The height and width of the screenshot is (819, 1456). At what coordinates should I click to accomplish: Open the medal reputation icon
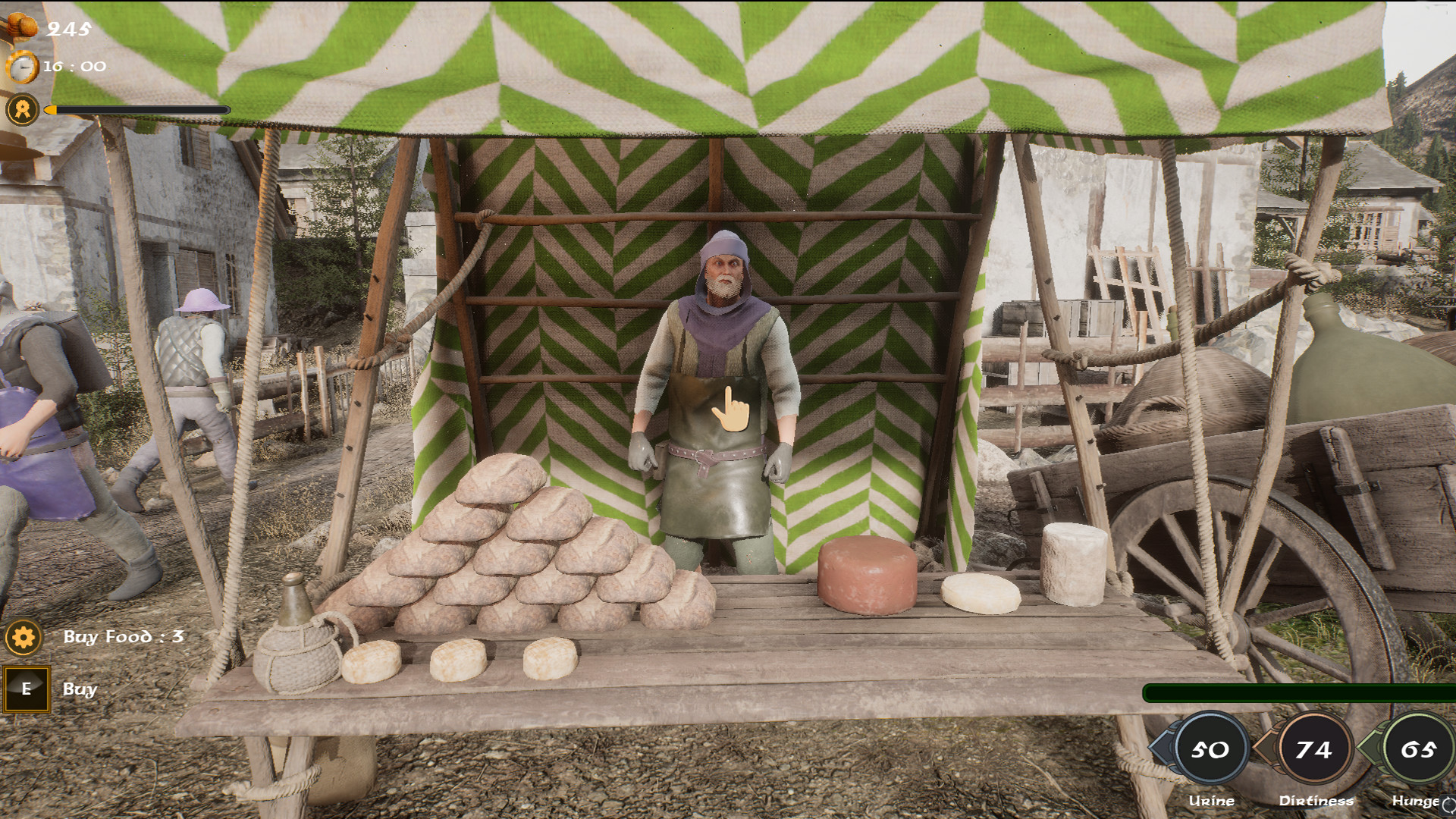(x=23, y=108)
